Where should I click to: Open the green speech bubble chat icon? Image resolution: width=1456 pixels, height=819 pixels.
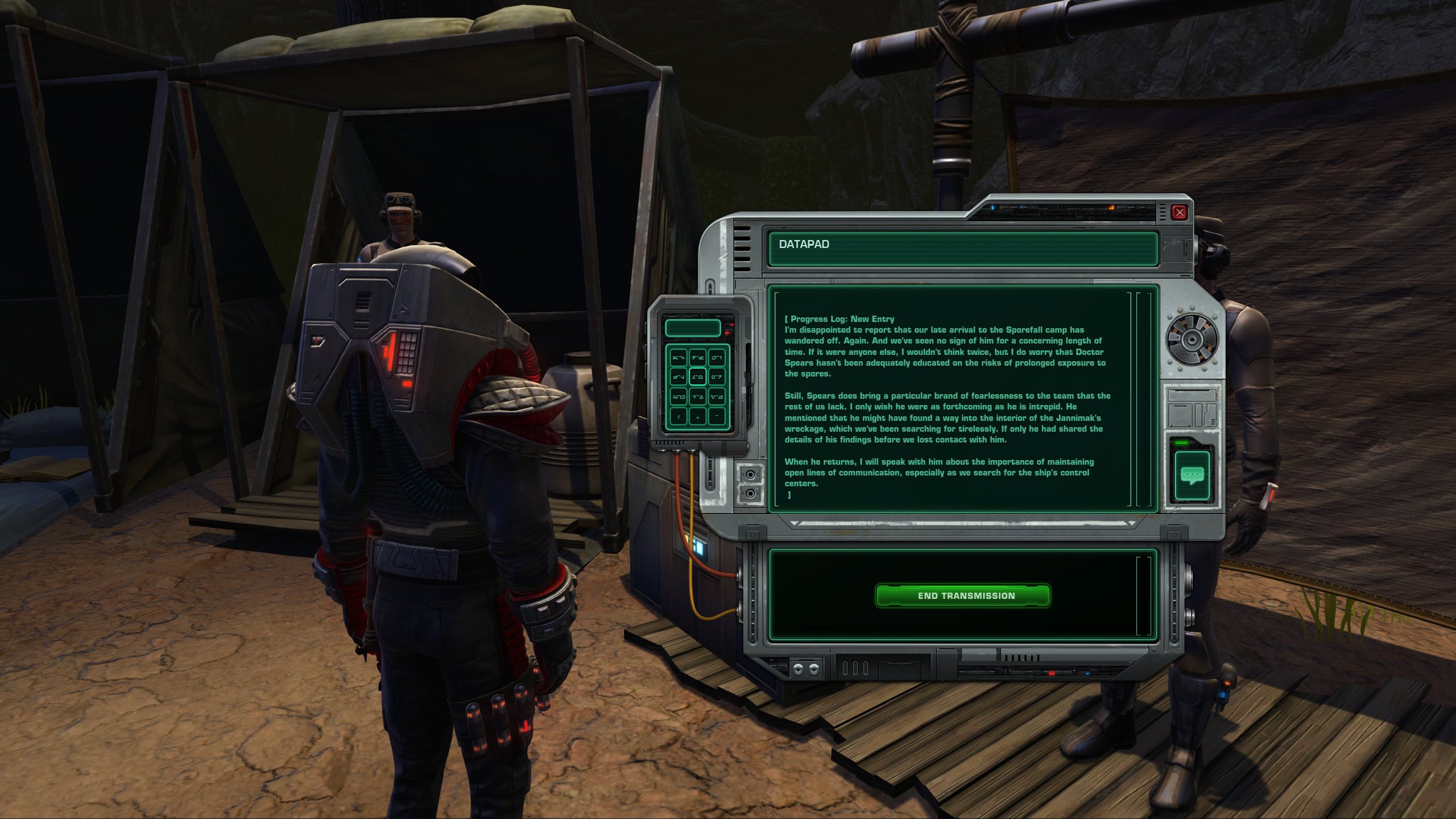coord(1192,475)
